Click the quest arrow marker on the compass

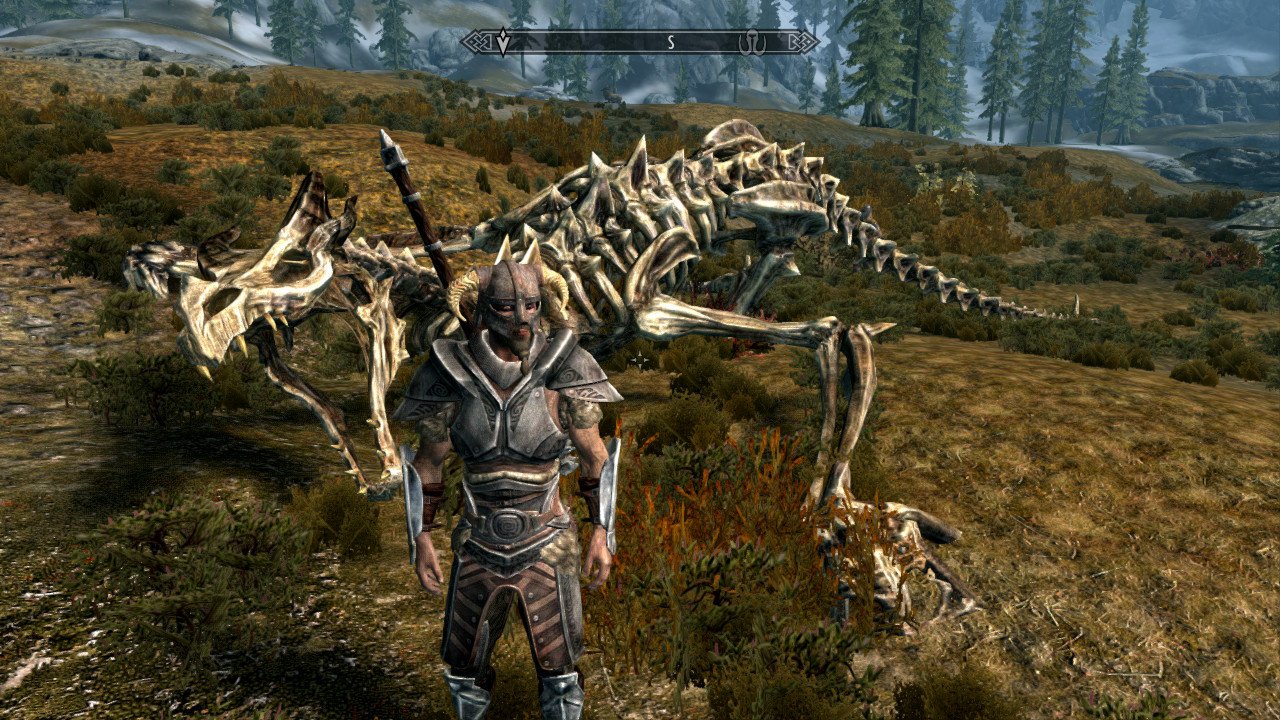click(503, 42)
